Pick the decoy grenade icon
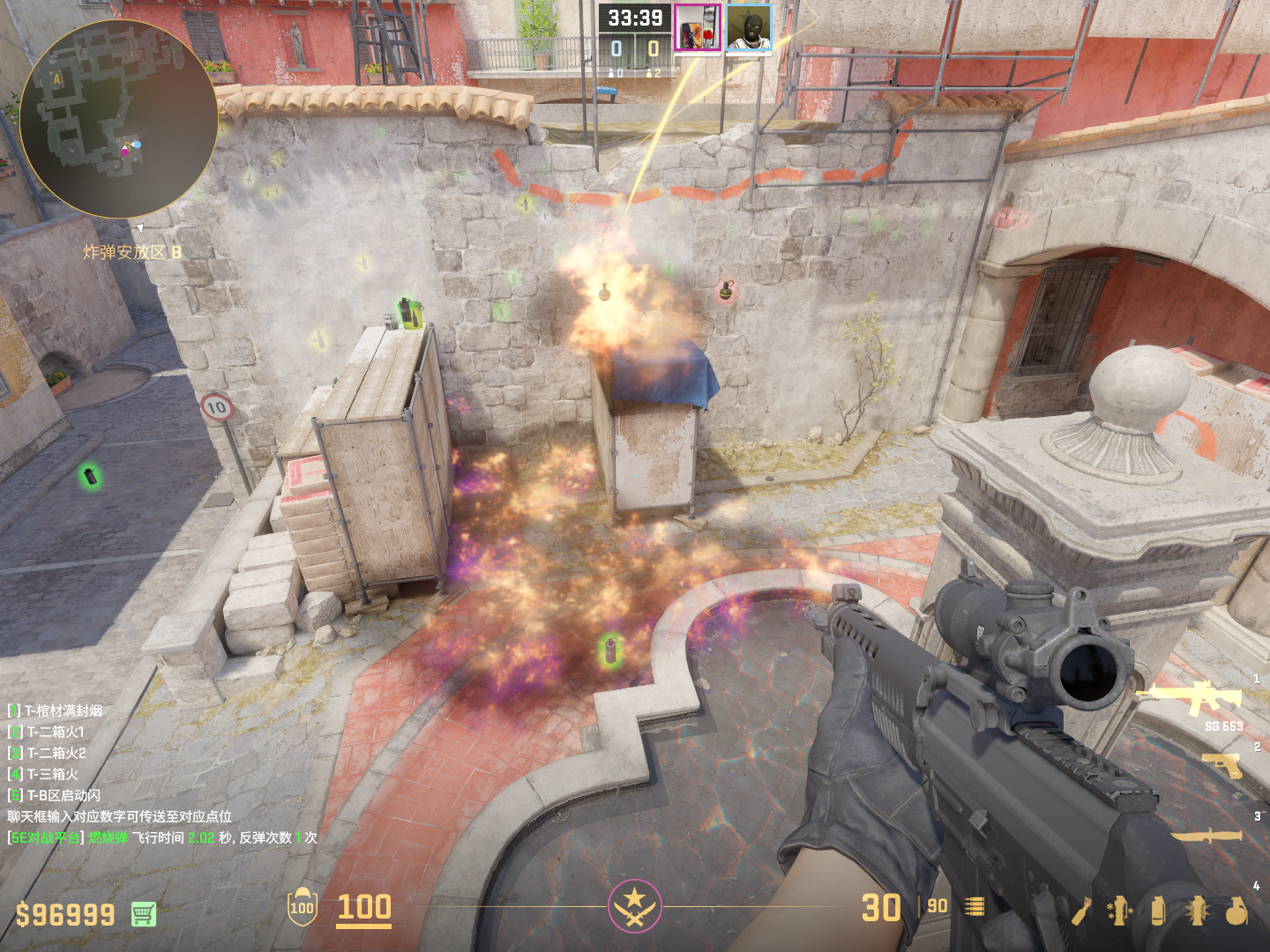The width and height of the screenshot is (1270, 952). click(x=1120, y=911)
